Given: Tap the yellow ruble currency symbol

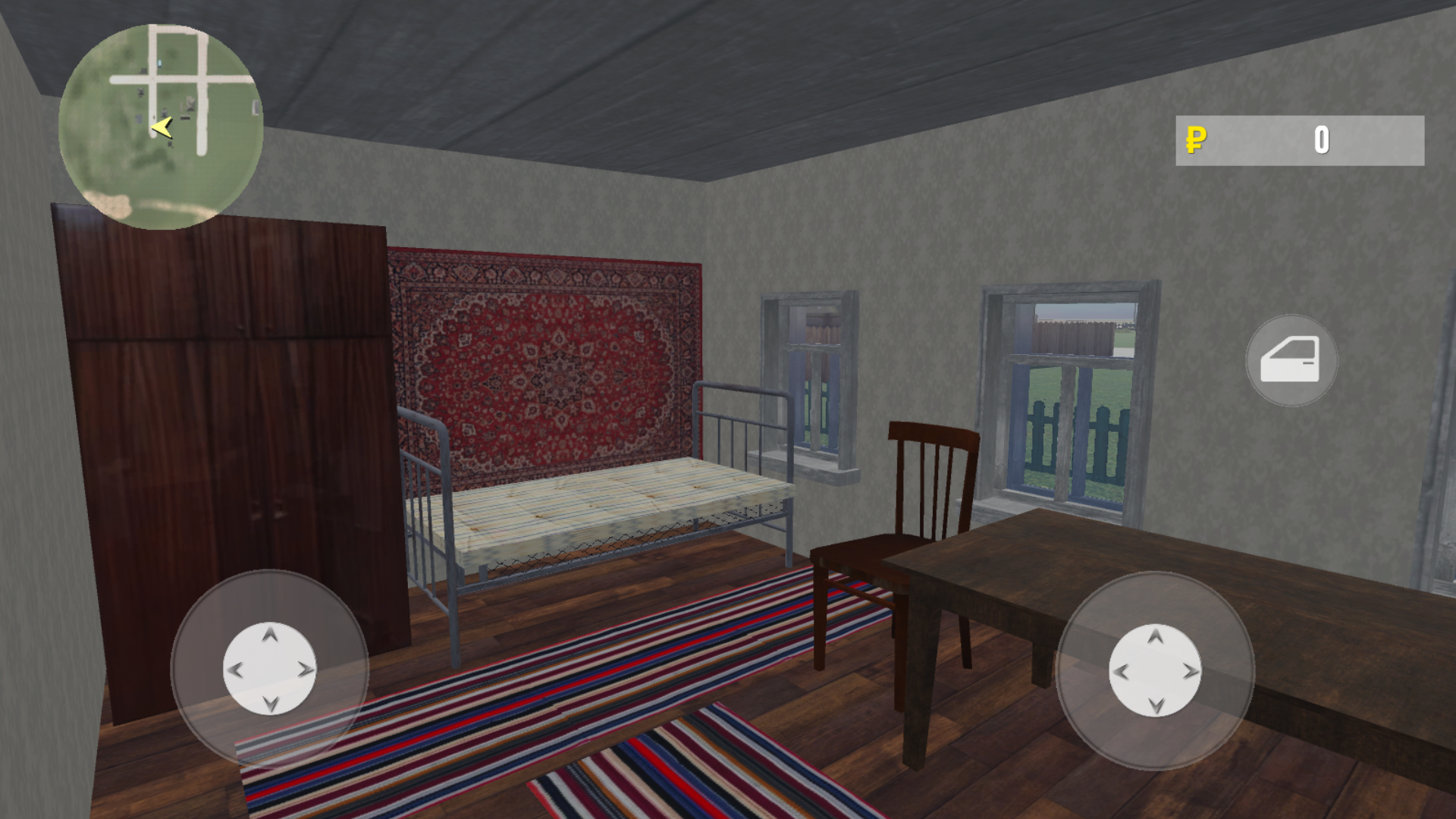Looking at the screenshot, I should point(1196,140).
